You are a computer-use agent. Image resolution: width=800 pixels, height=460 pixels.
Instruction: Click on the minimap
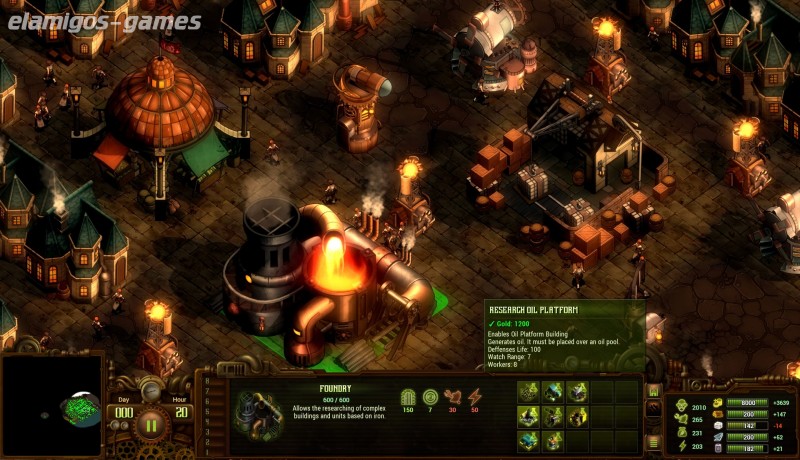[x=52, y=407]
